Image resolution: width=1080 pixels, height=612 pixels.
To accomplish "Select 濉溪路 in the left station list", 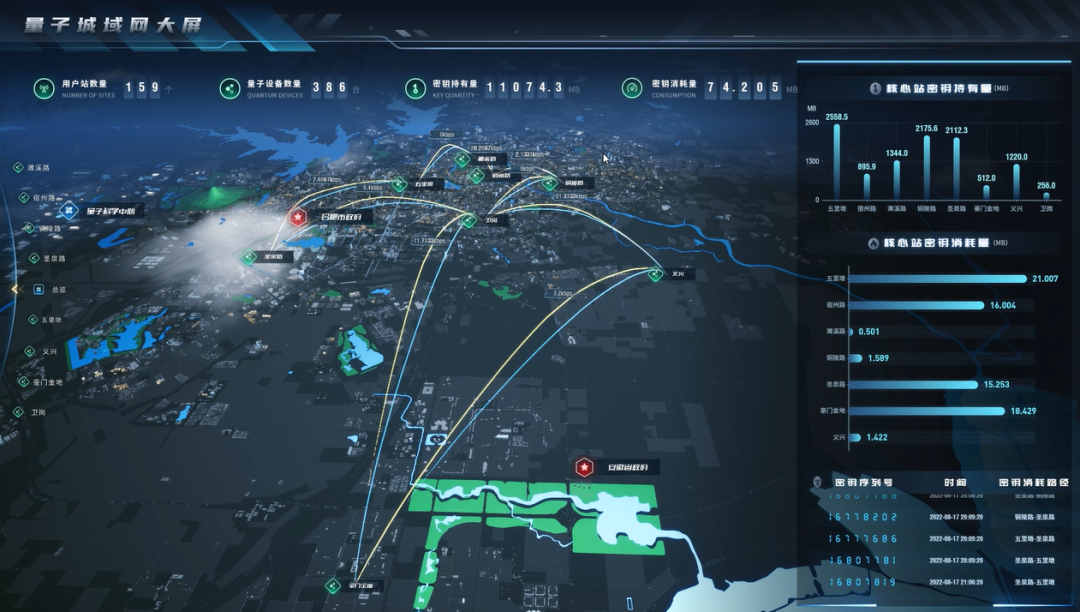I will tap(39, 168).
